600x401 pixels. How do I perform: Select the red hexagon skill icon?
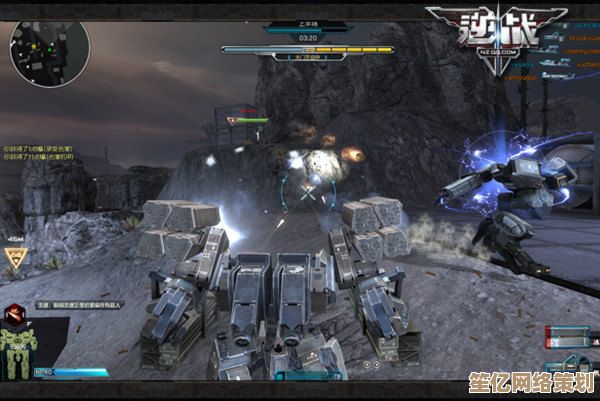(x=14, y=314)
